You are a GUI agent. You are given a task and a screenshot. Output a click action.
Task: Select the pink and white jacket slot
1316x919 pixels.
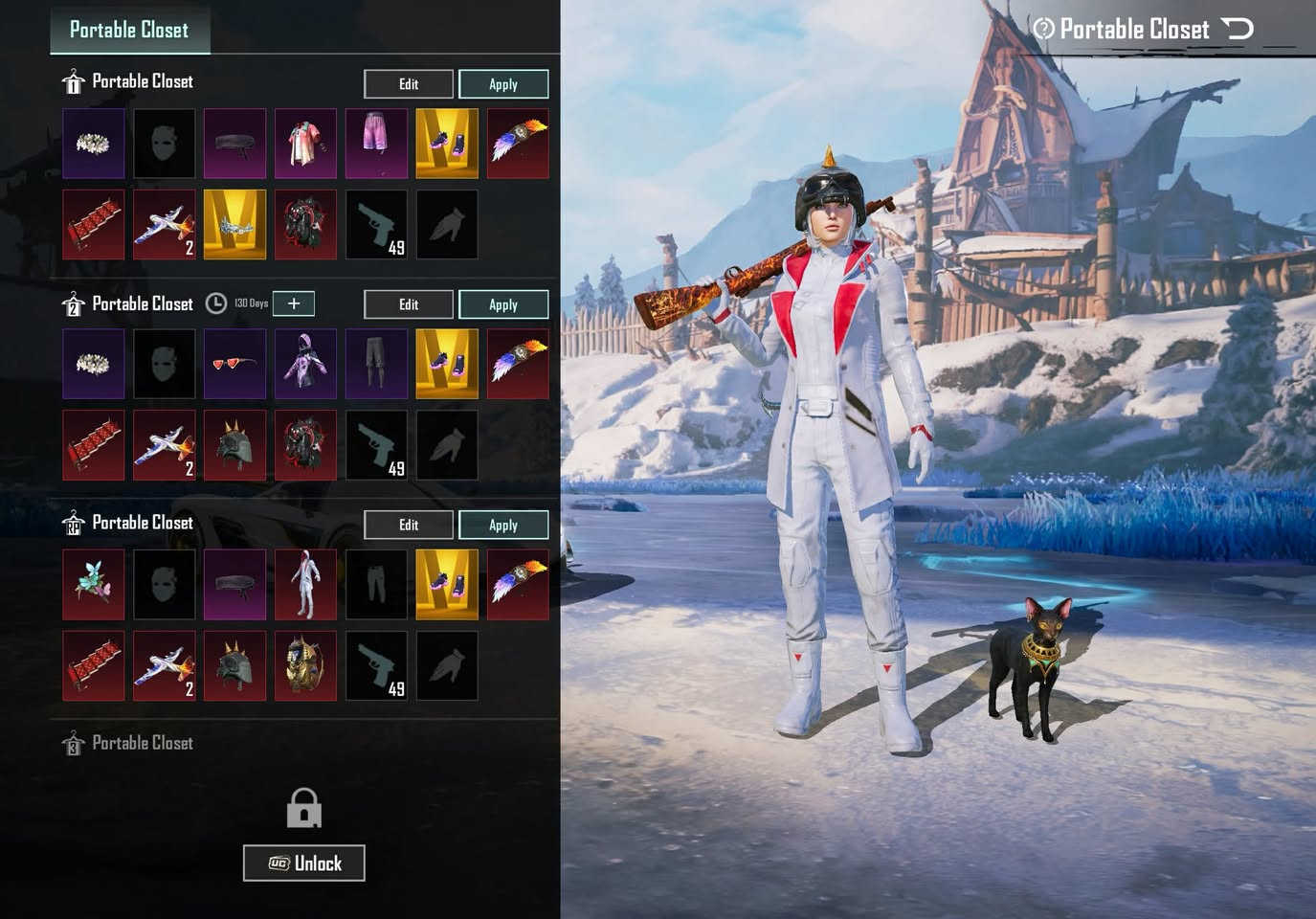(x=305, y=144)
